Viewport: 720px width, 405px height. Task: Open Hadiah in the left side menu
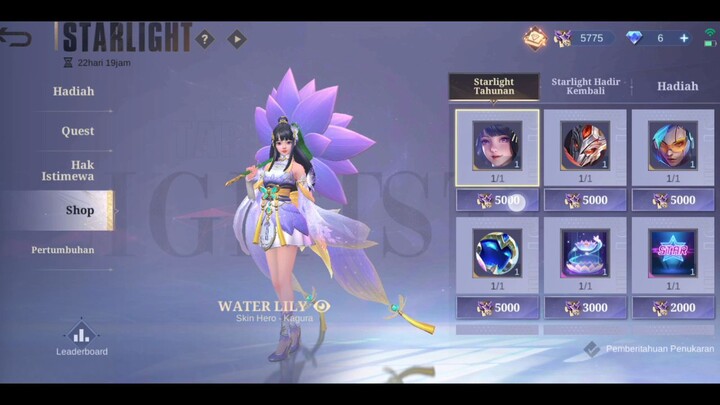click(x=74, y=91)
